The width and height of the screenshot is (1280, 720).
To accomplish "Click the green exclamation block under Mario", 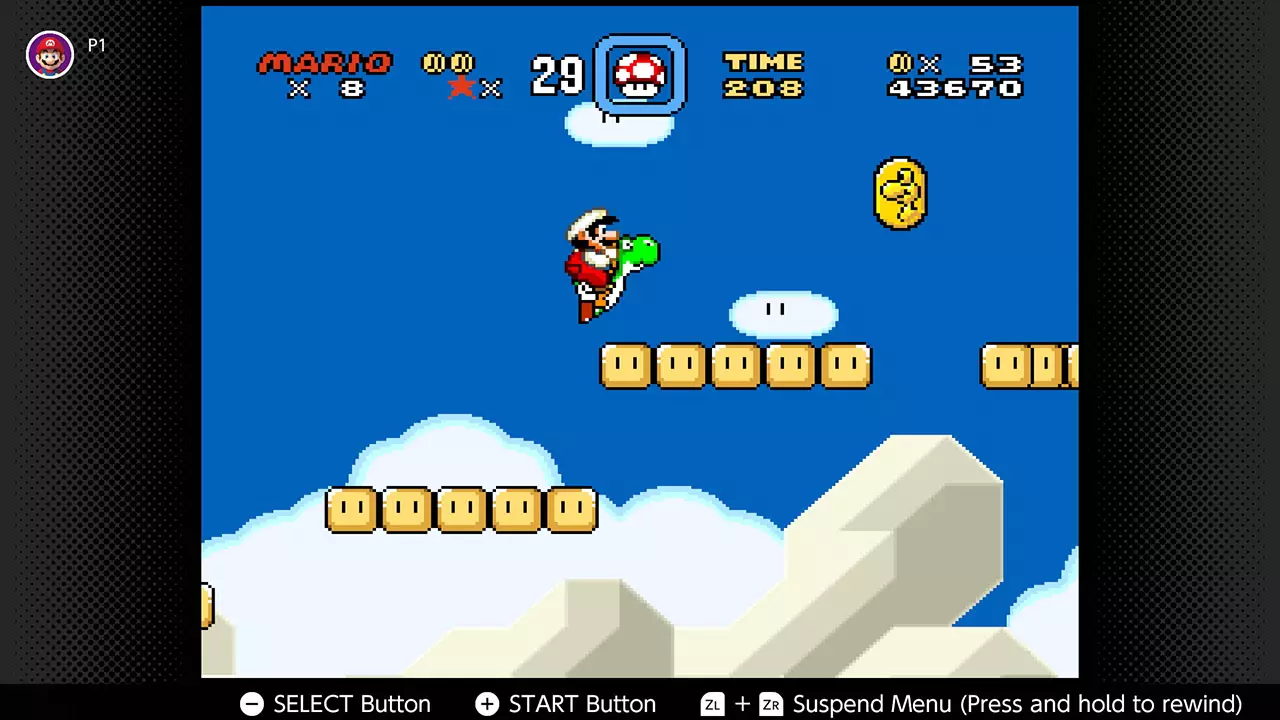I will pyautogui.click(x=625, y=365).
